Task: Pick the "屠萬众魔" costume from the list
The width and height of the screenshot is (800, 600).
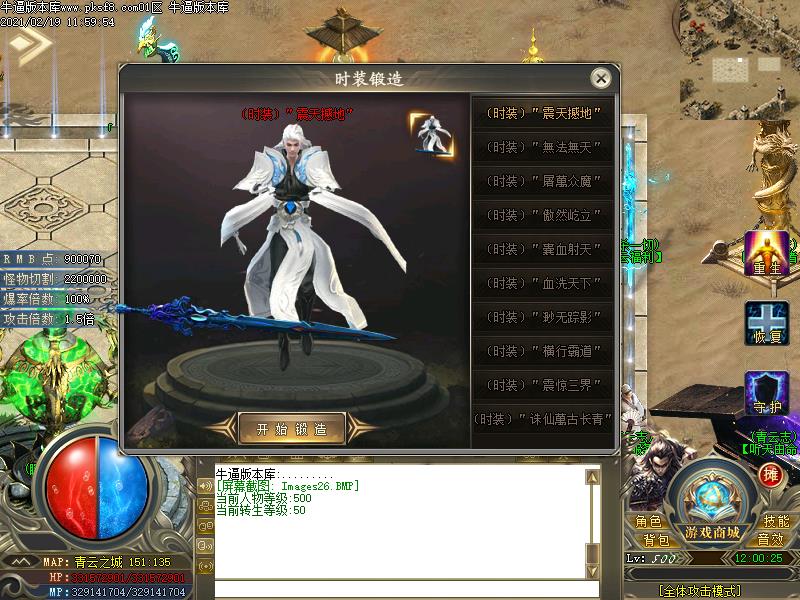Action: tap(543, 181)
